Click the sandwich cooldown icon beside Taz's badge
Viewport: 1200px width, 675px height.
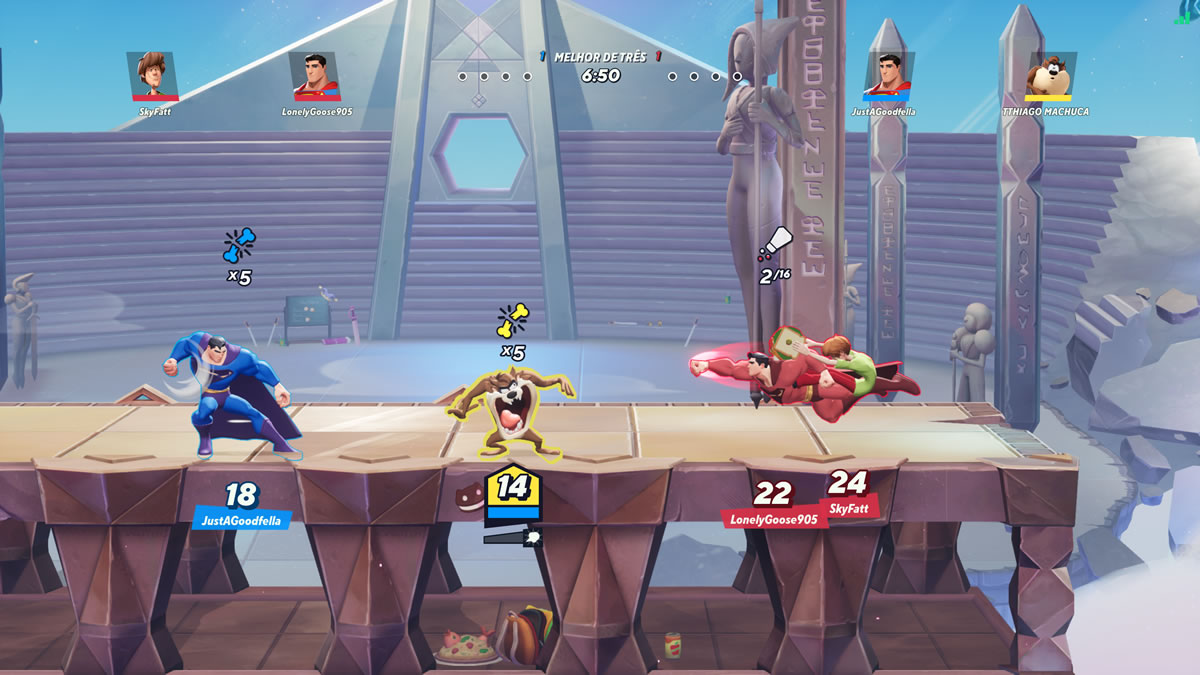[470, 497]
